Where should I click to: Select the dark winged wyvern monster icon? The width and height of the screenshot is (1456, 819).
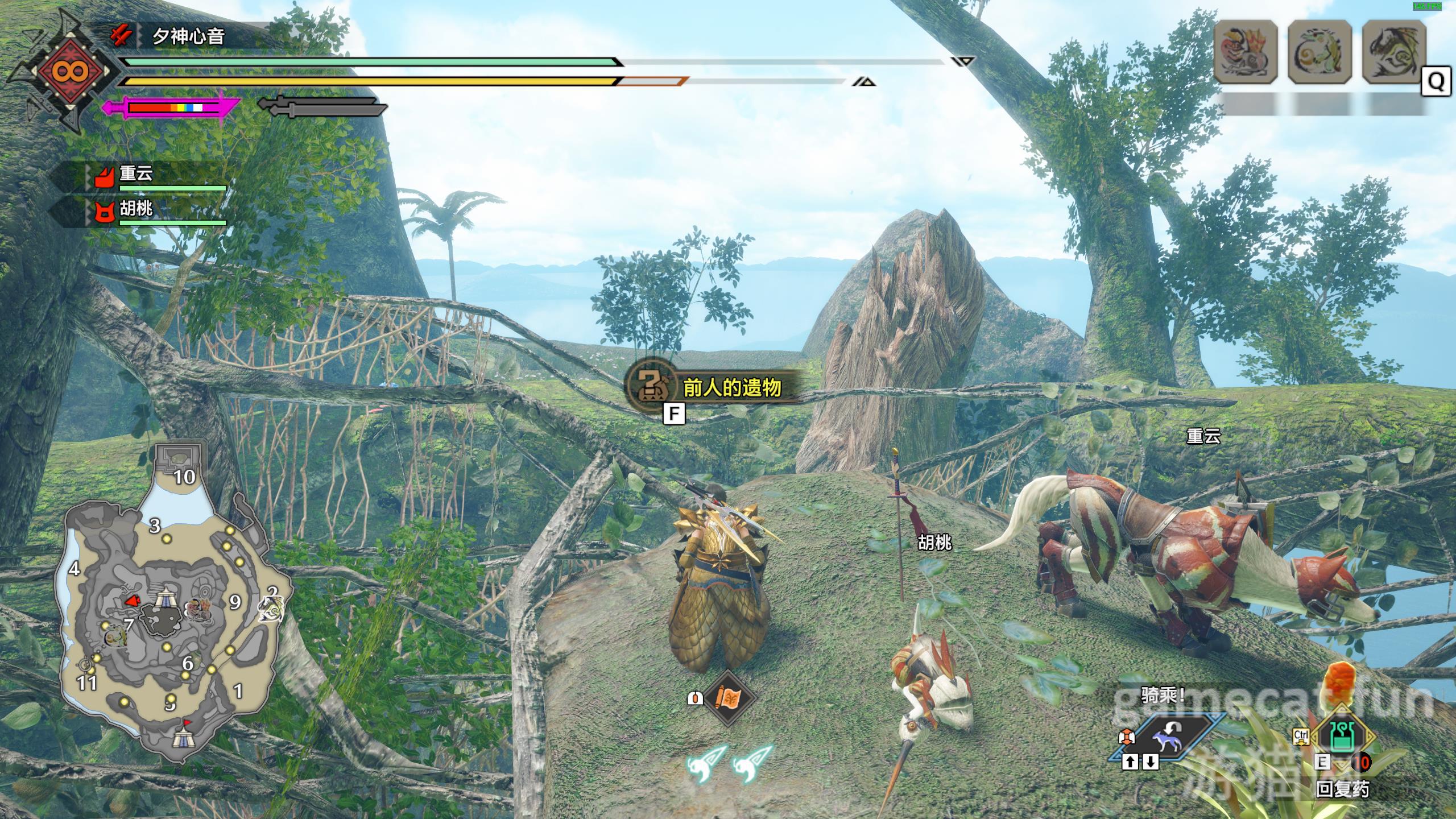click(1393, 51)
